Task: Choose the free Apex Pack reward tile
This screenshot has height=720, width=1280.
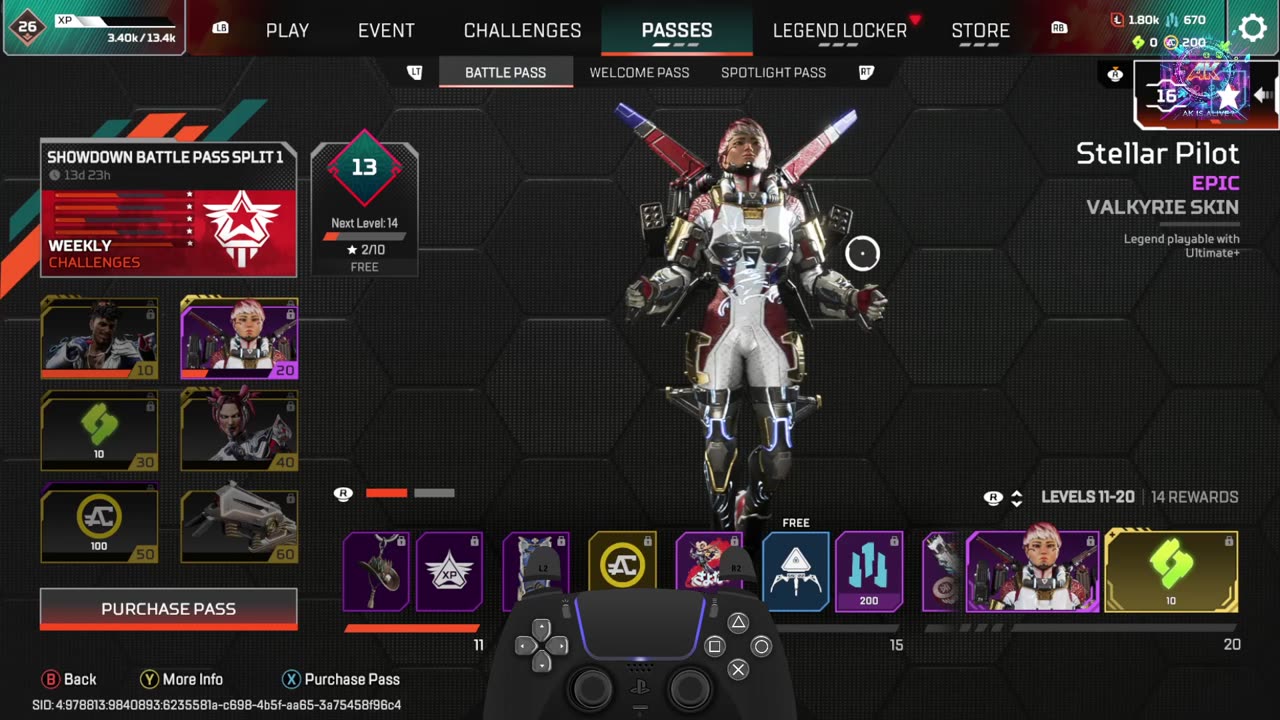Action: coord(795,572)
